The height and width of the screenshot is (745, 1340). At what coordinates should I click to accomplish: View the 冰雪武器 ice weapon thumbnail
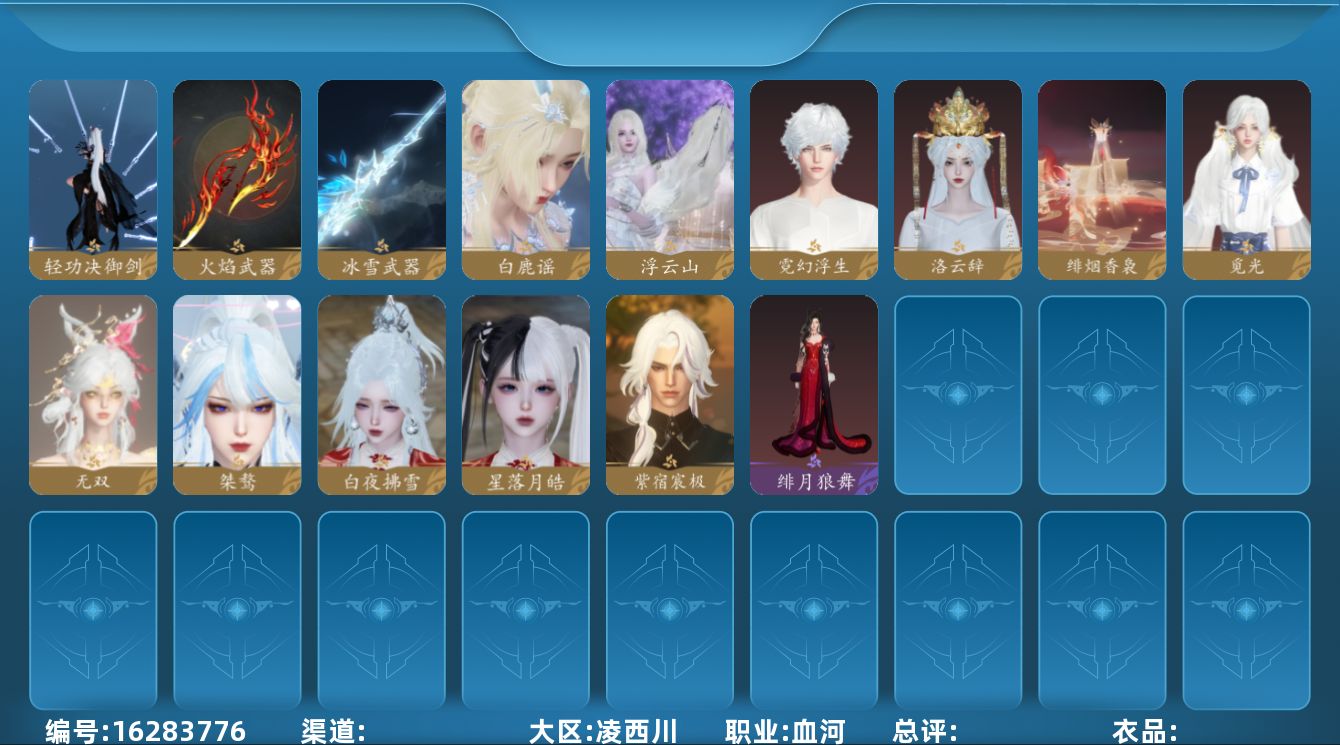381,178
